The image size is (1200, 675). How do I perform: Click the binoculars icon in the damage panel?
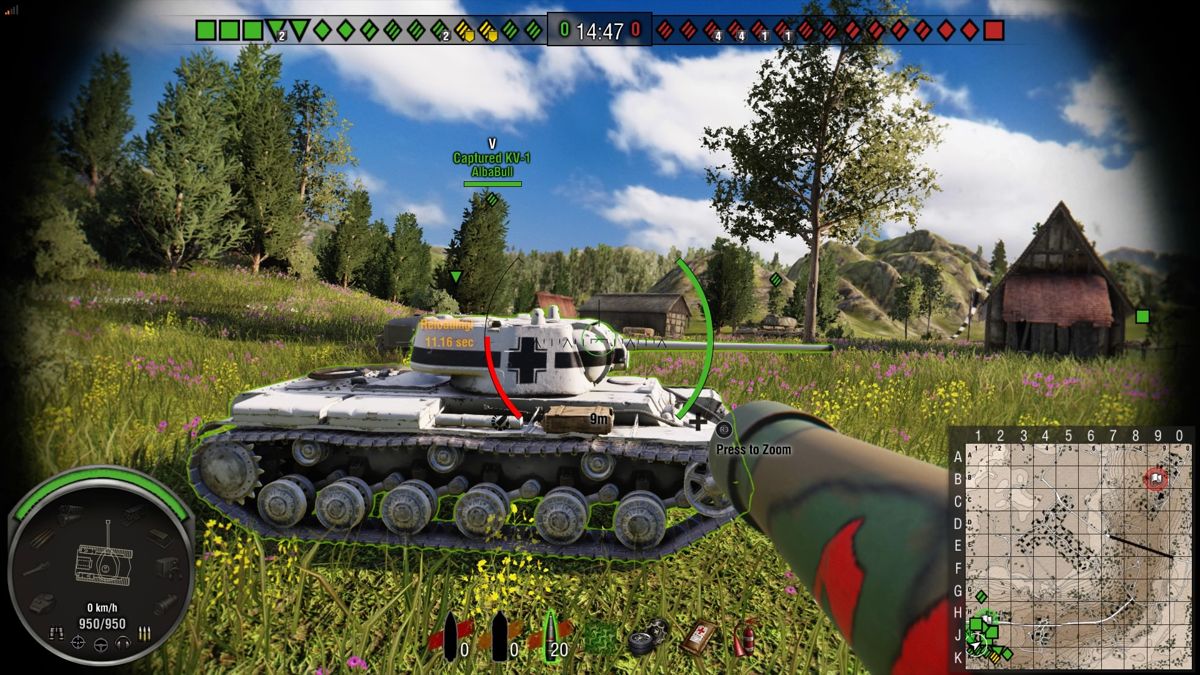[56, 632]
